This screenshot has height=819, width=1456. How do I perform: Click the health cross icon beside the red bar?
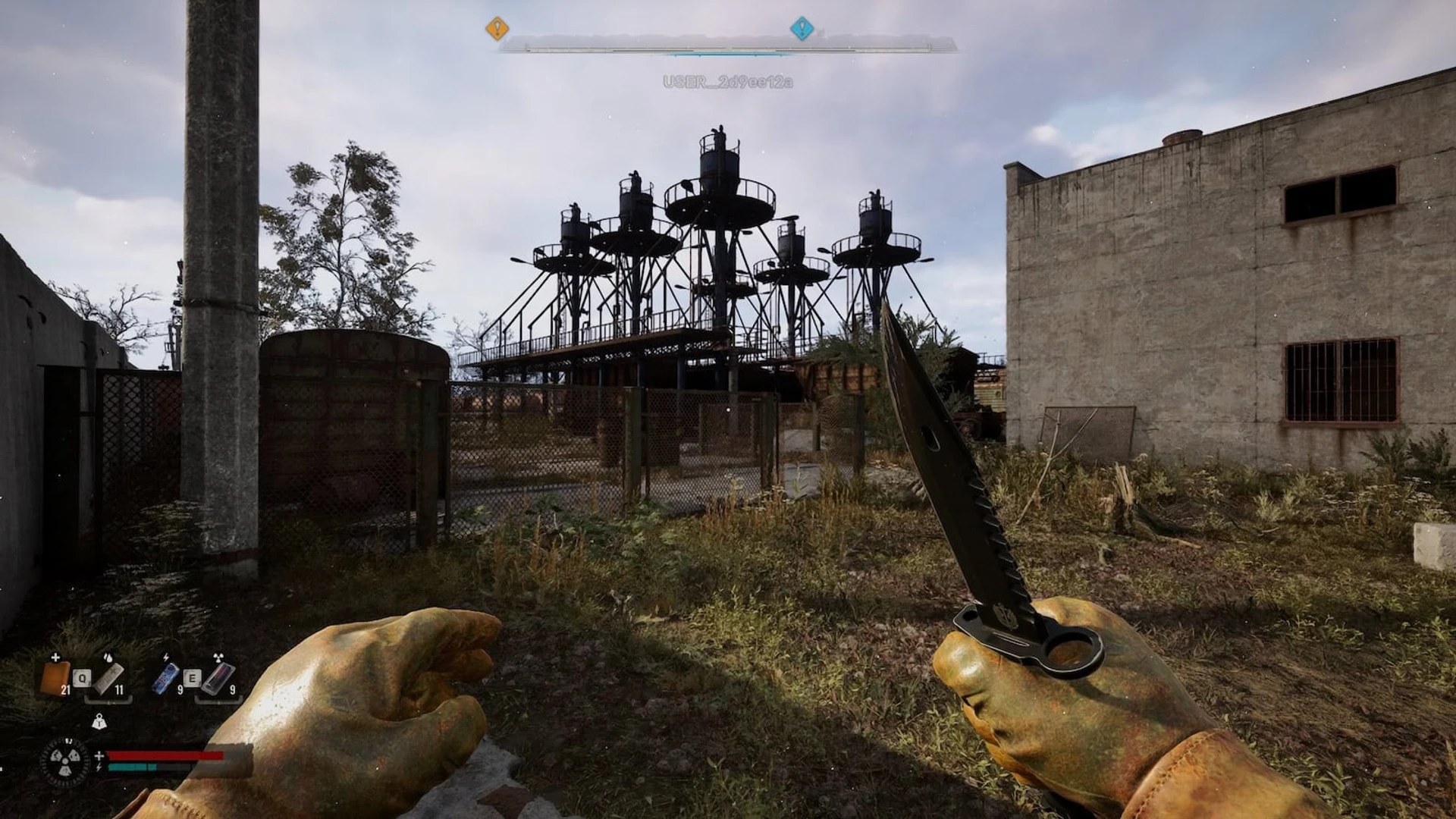99,755
